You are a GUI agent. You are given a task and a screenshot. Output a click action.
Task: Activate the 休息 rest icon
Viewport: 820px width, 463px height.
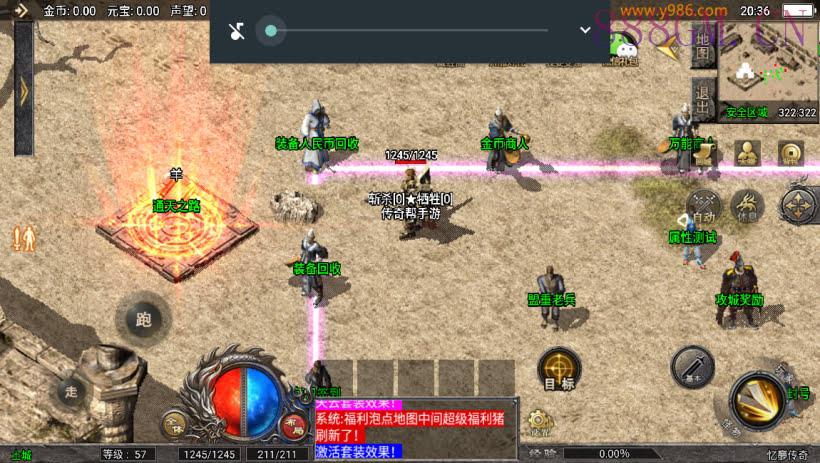[x=747, y=207]
